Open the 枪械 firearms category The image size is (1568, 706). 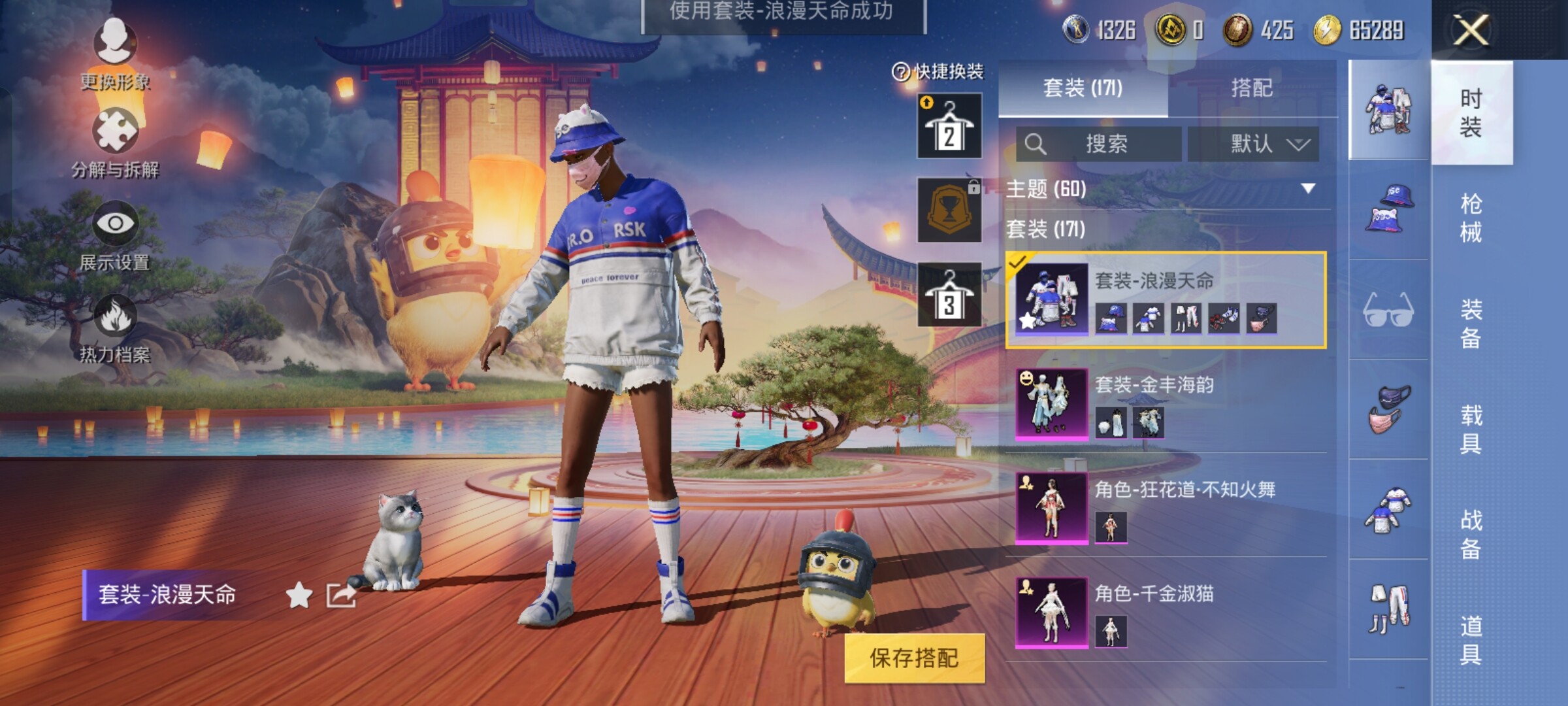(1471, 218)
